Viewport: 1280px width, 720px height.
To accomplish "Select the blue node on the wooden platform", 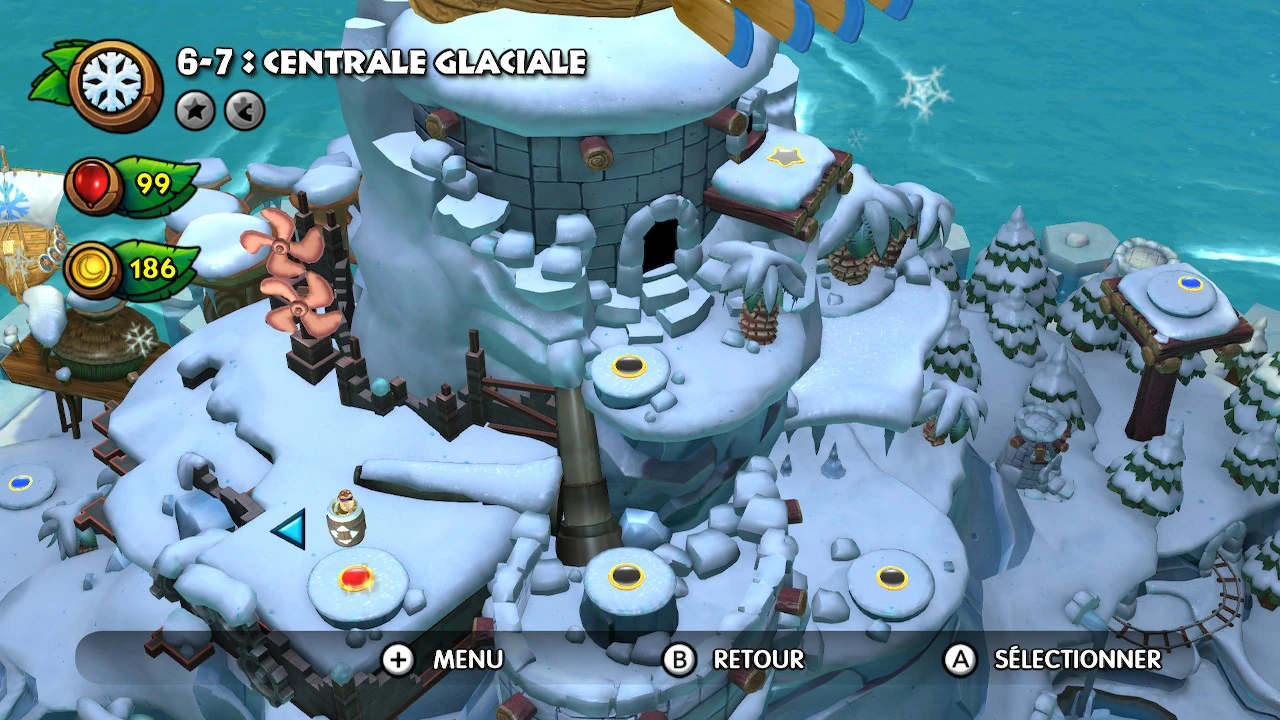I will pos(1190,284).
